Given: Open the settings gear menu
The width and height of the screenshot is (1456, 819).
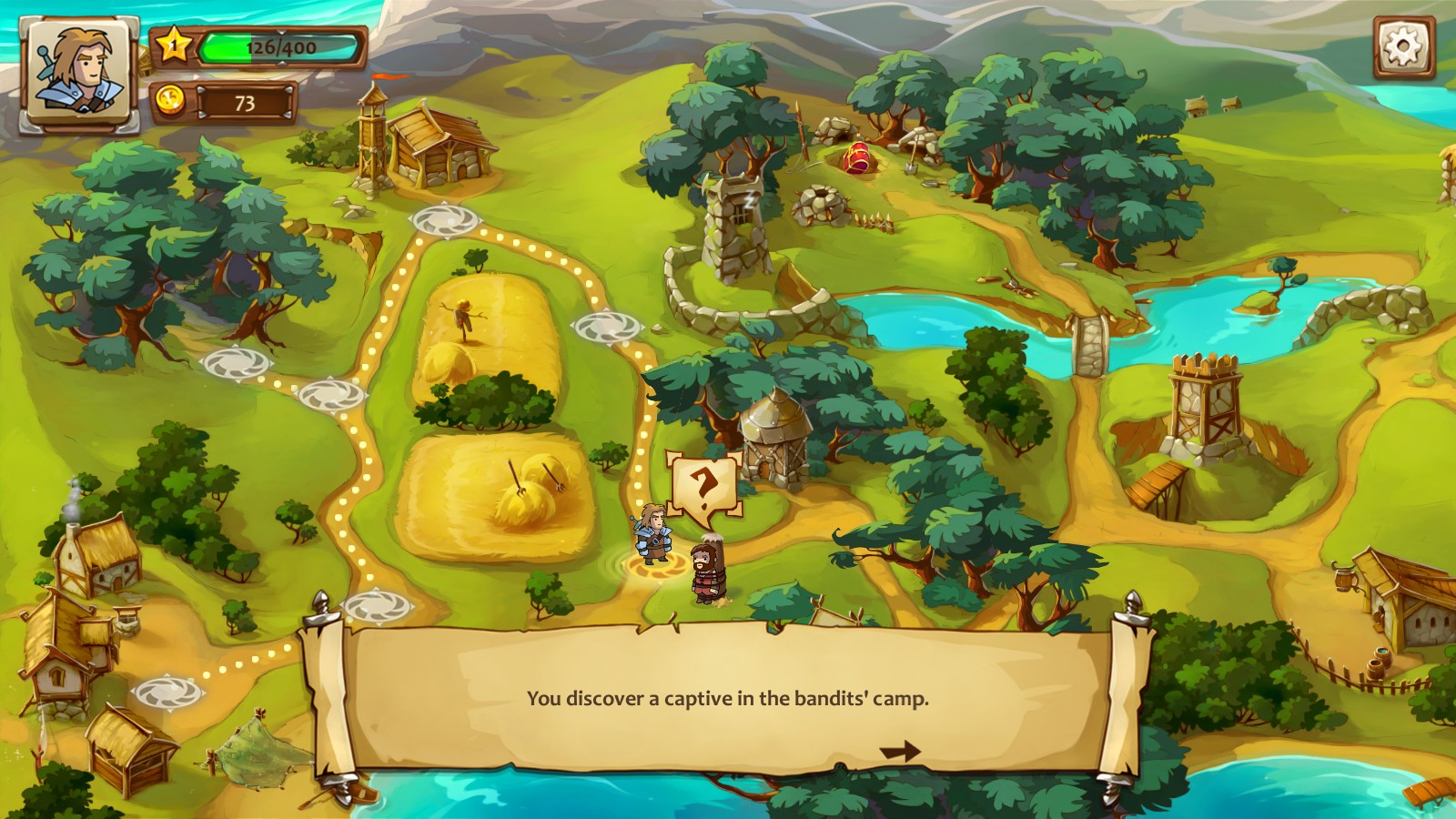Looking at the screenshot, I should [x=1403, y=45].
